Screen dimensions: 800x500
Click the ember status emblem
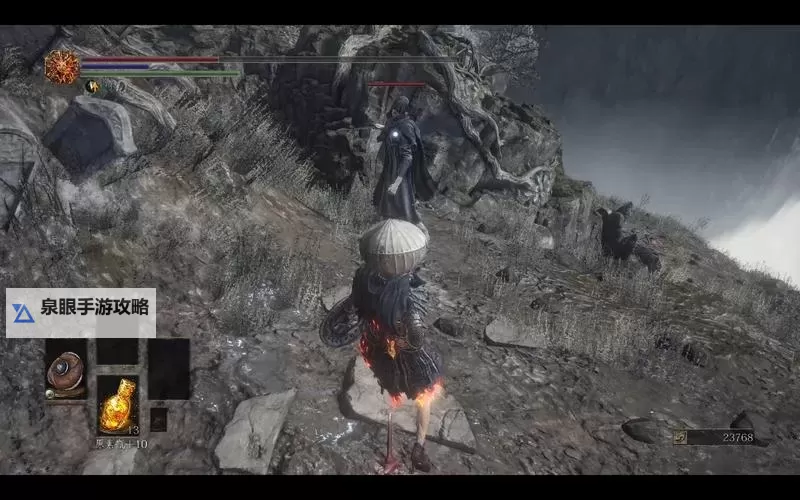point(62,67)
